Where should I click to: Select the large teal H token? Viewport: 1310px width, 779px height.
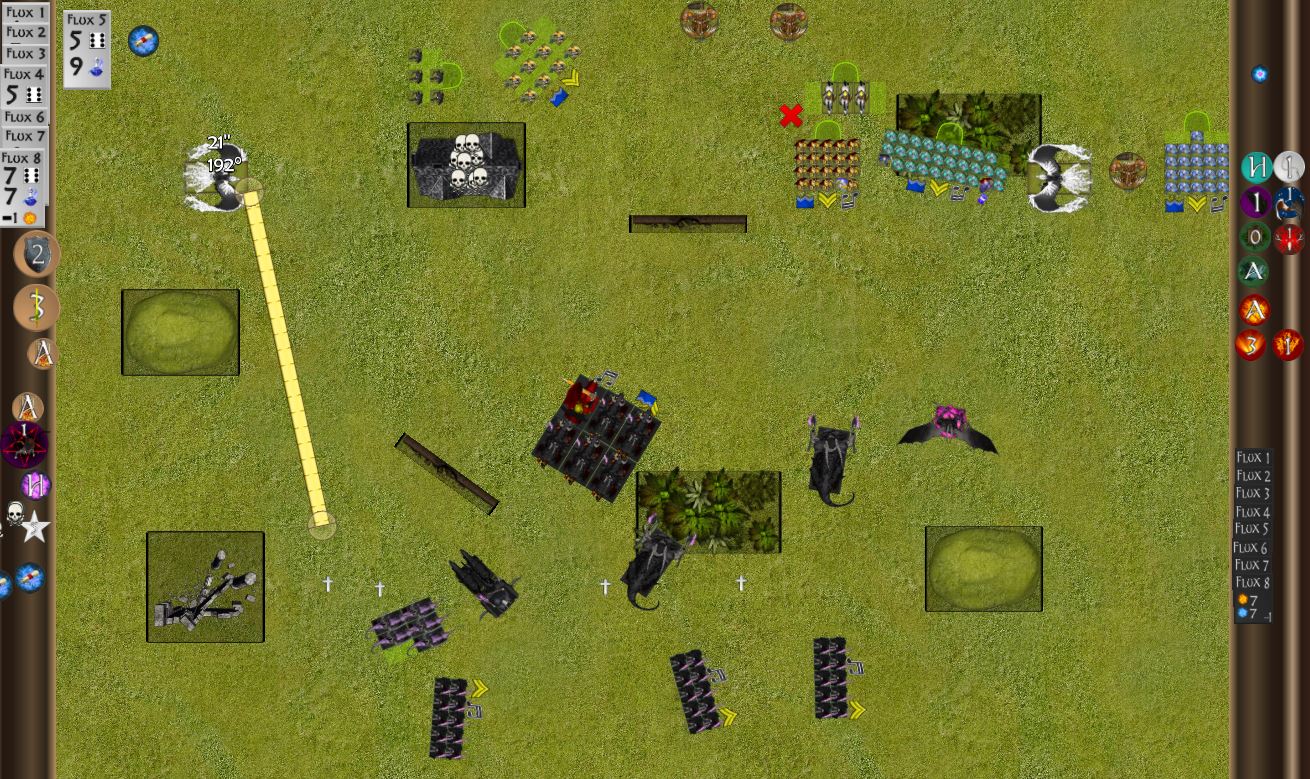[1256, 167]
